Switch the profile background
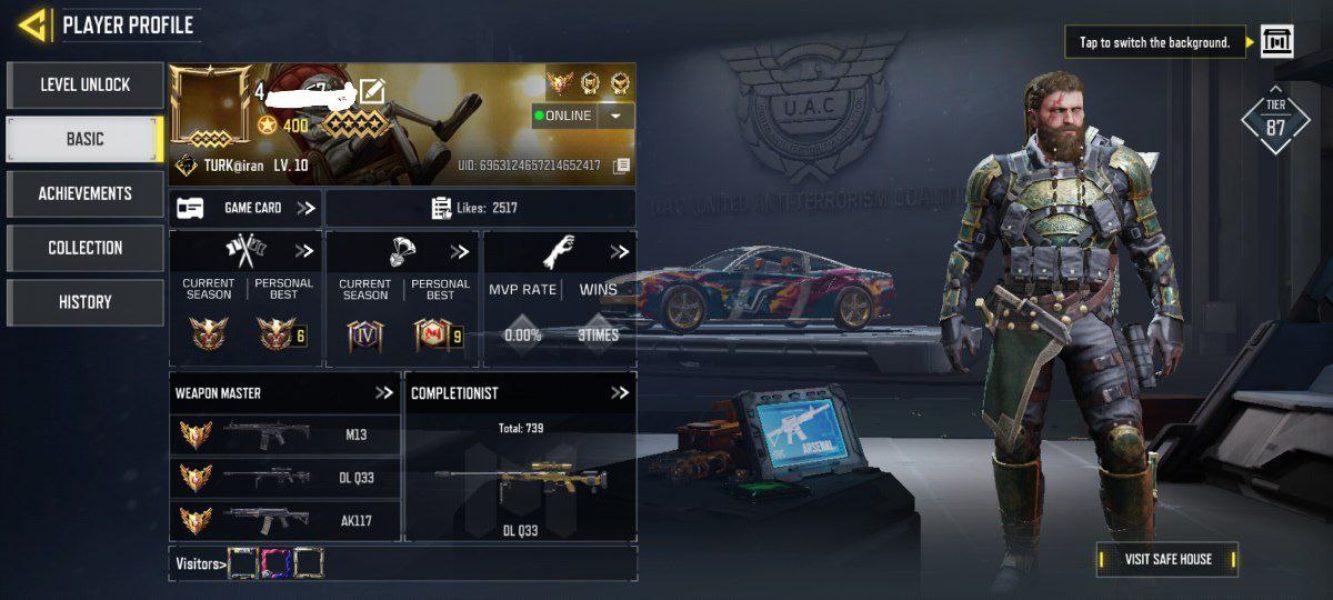 [x=1276, y=42]
